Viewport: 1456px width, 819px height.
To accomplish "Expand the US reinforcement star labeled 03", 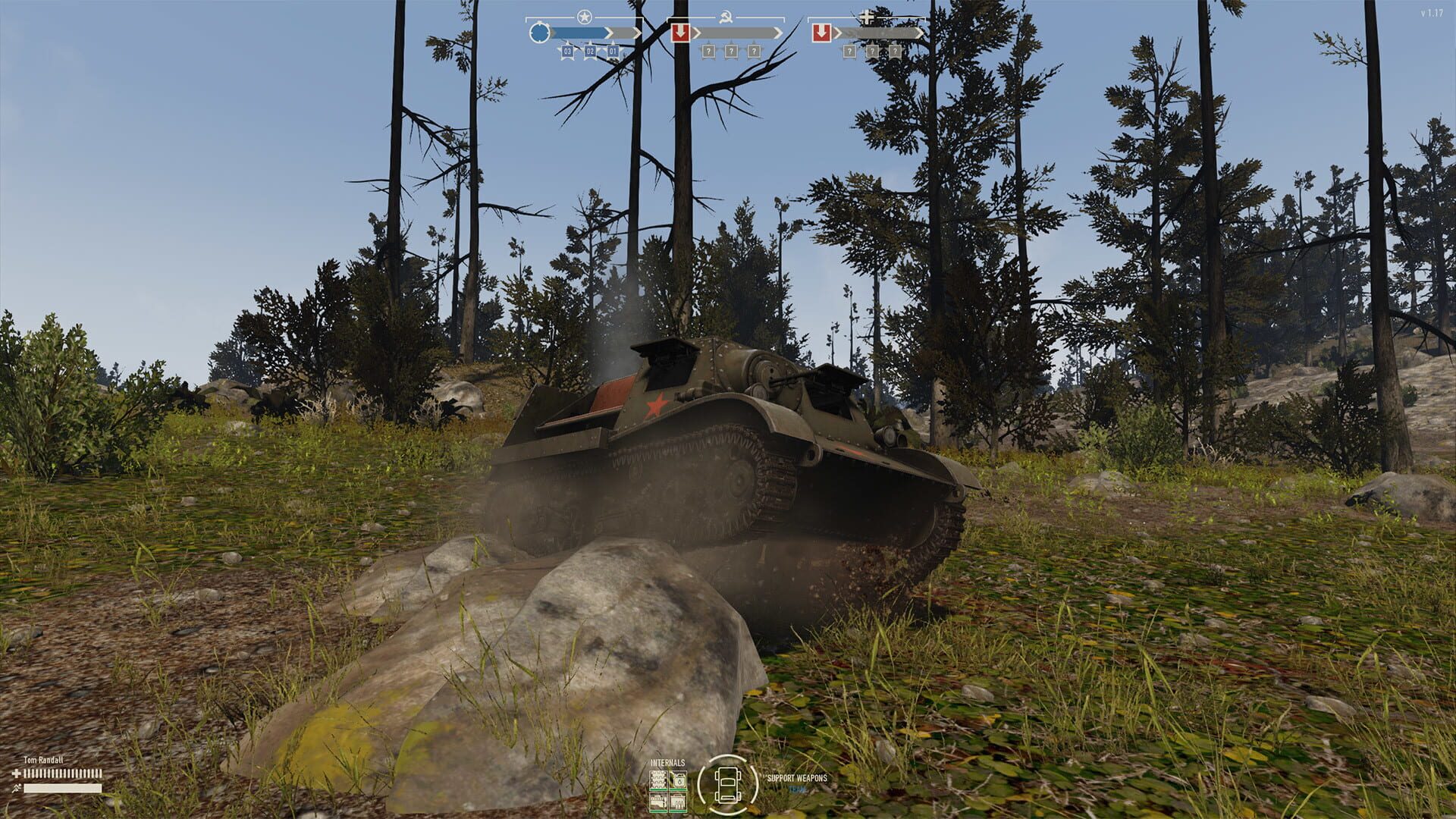I will [x=567, y=51].
